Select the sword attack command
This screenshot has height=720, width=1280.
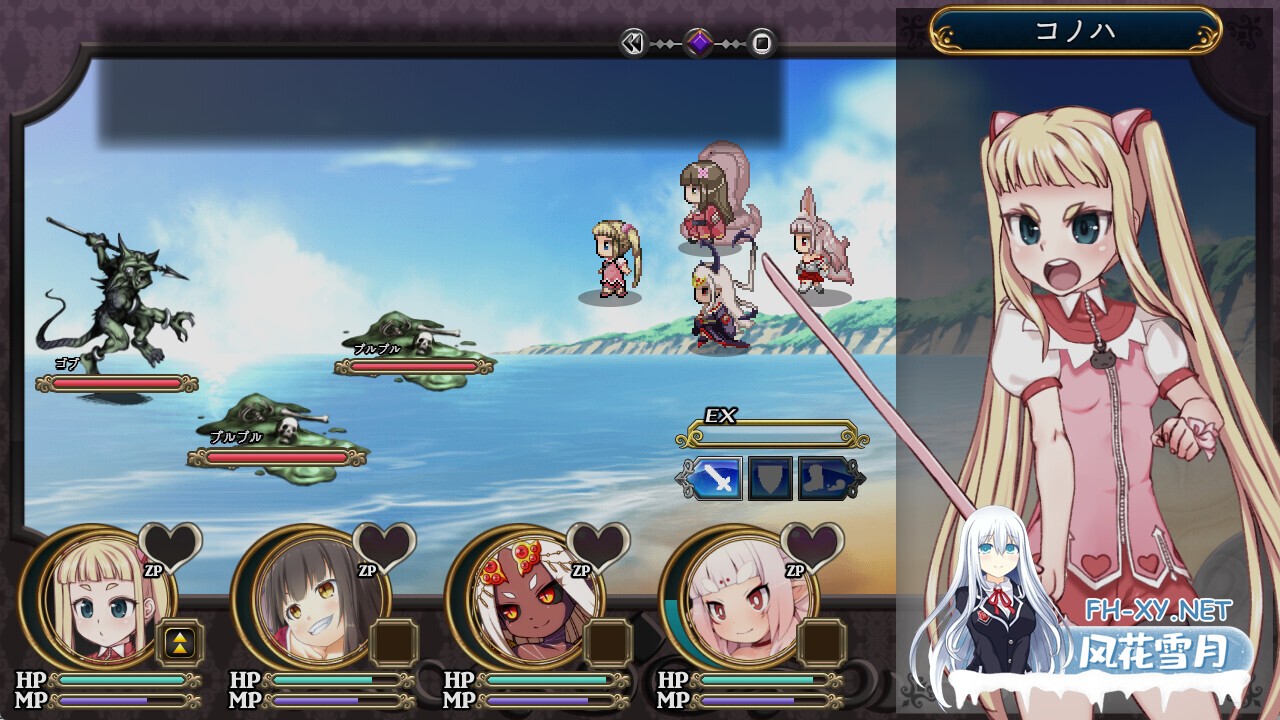pos(714,478)
